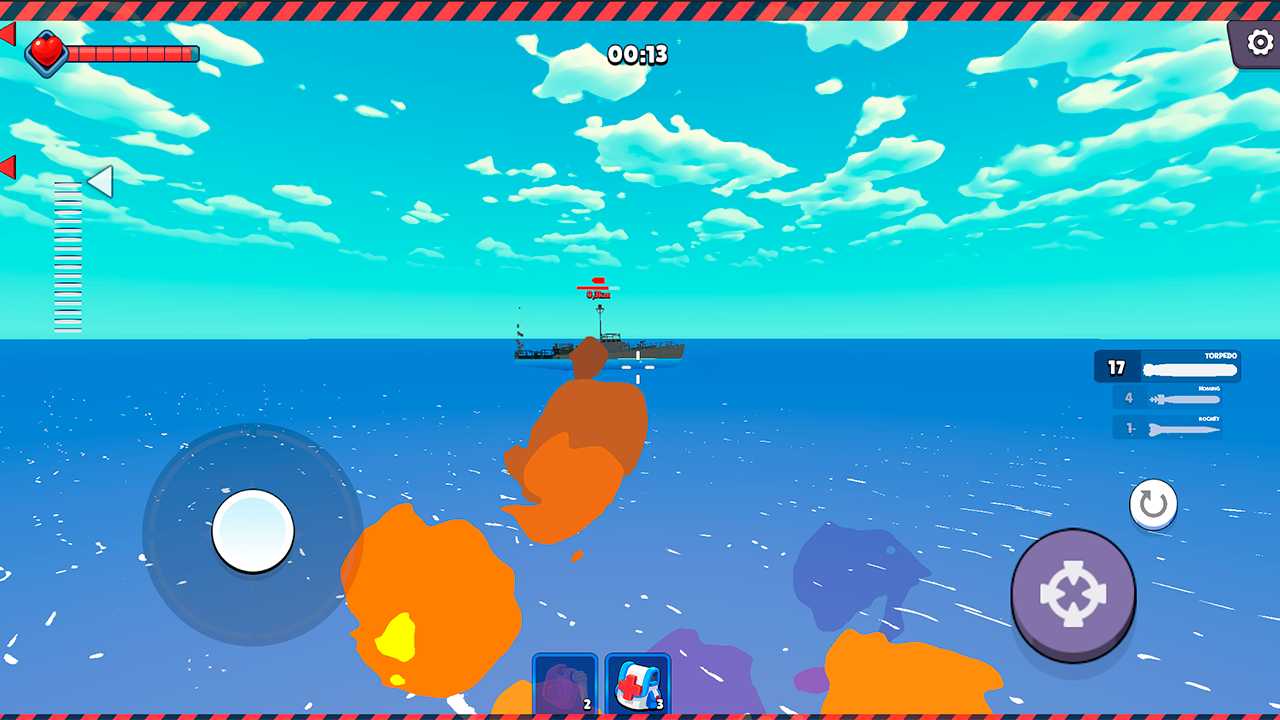Tap the match timer showing 00:13
The image size is (1280, 720).
[640, 55]
